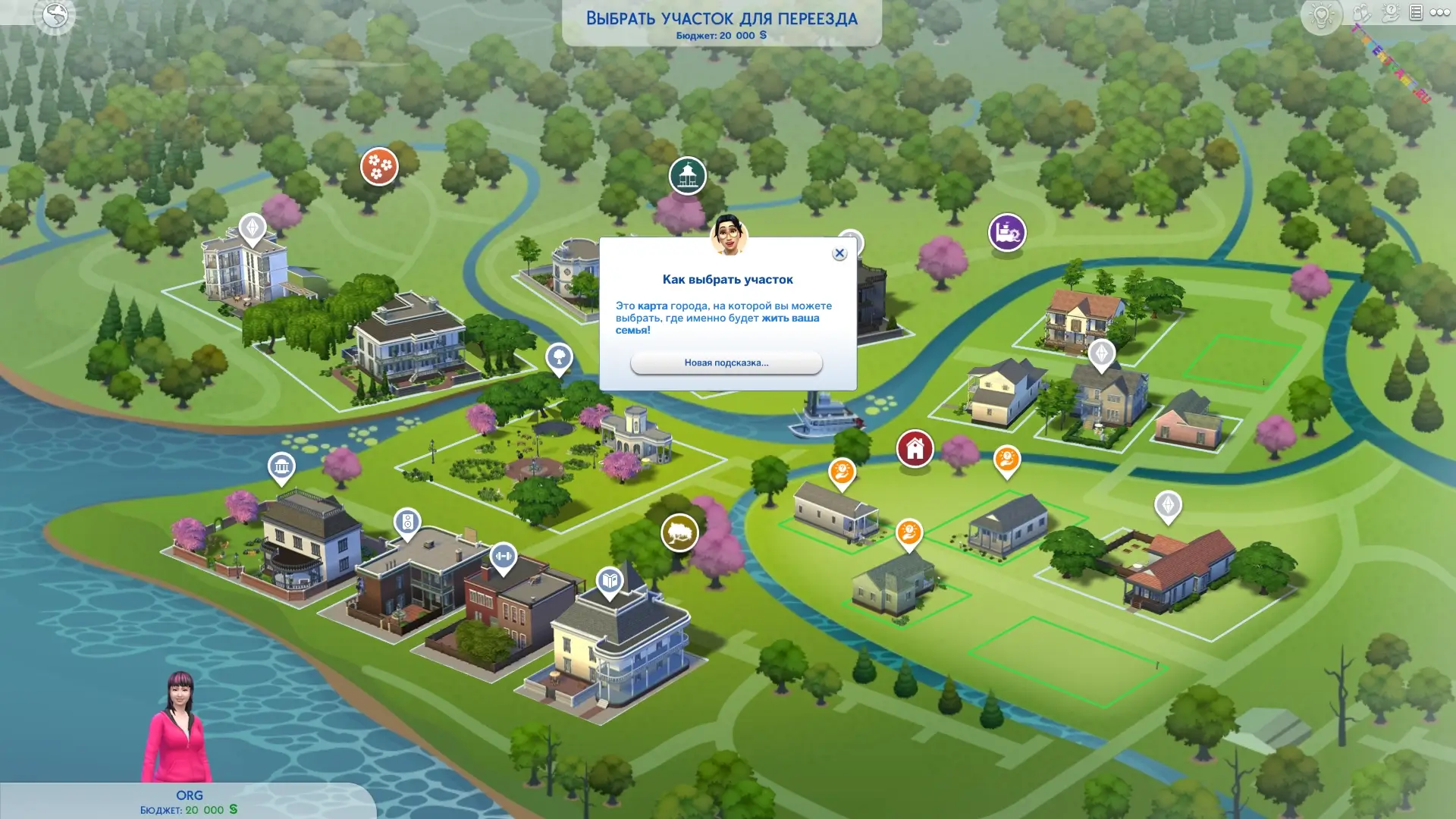
Task: Choose the speaker nightclub marker
Action: coord(407,522)
